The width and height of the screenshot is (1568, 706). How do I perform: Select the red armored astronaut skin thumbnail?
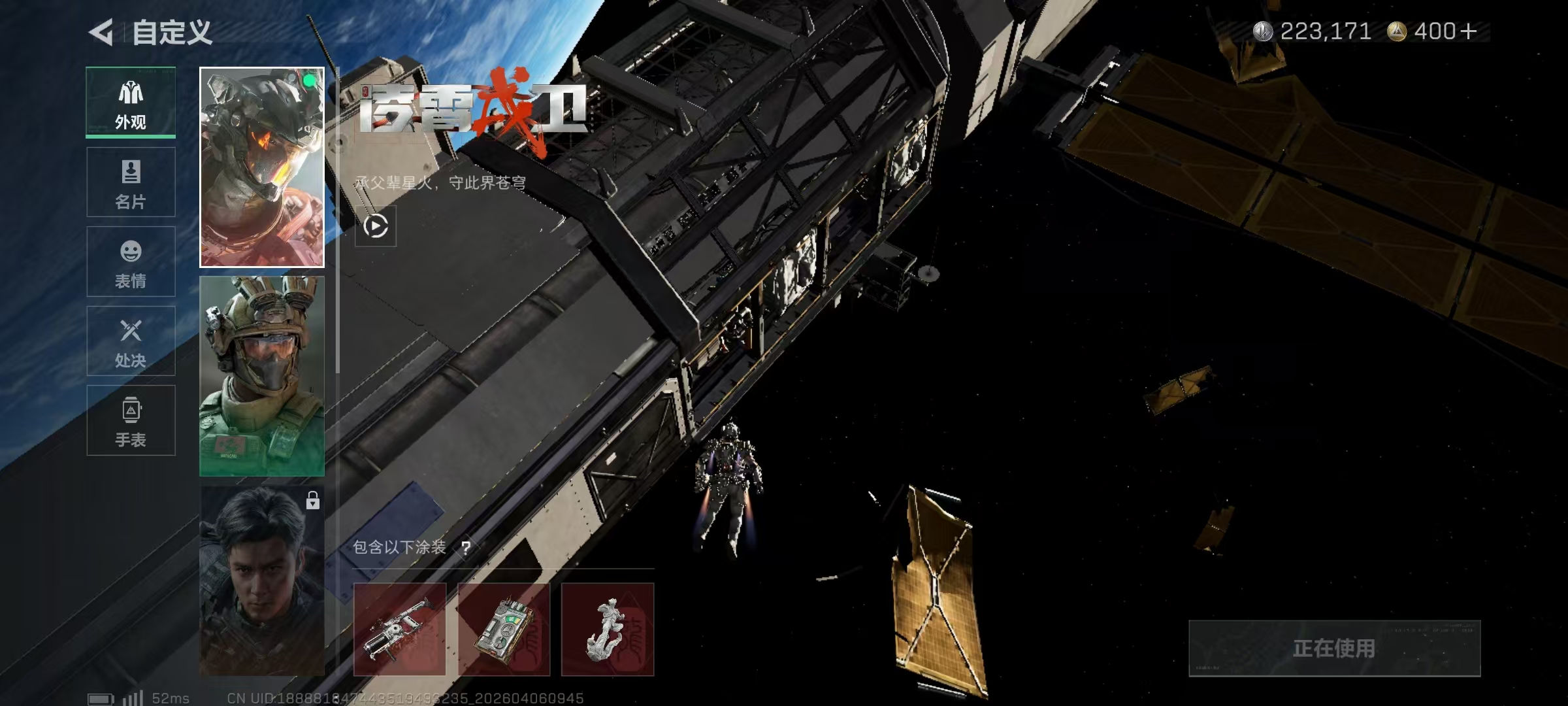tap(261, 167)
